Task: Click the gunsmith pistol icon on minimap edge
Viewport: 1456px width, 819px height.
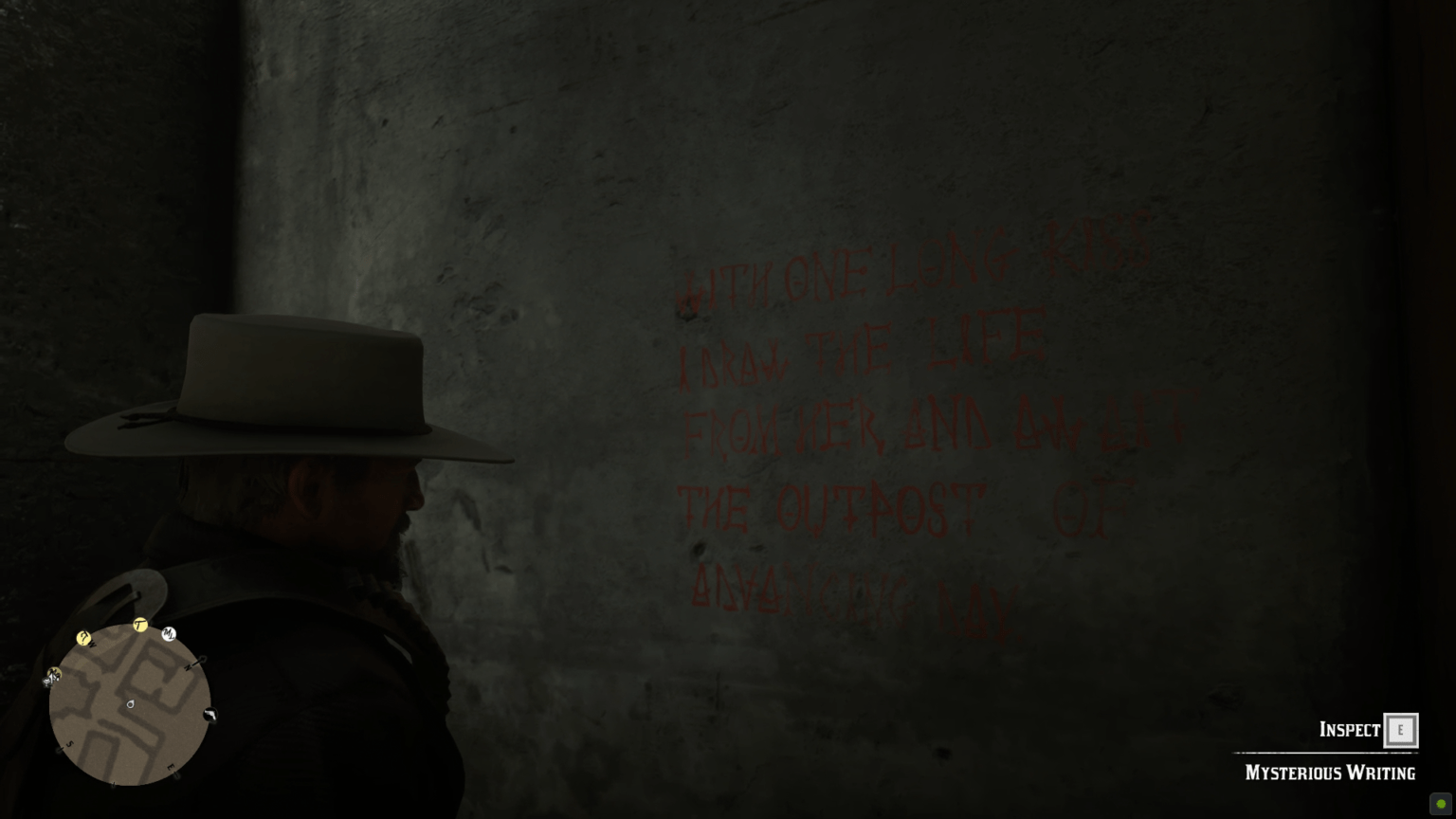Action: [x=210, y=716]
